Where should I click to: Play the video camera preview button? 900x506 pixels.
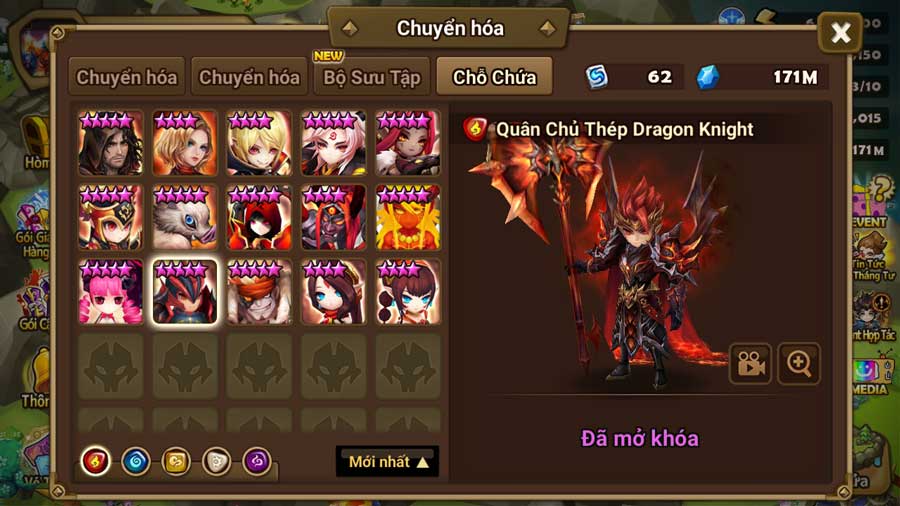point(750,364)
